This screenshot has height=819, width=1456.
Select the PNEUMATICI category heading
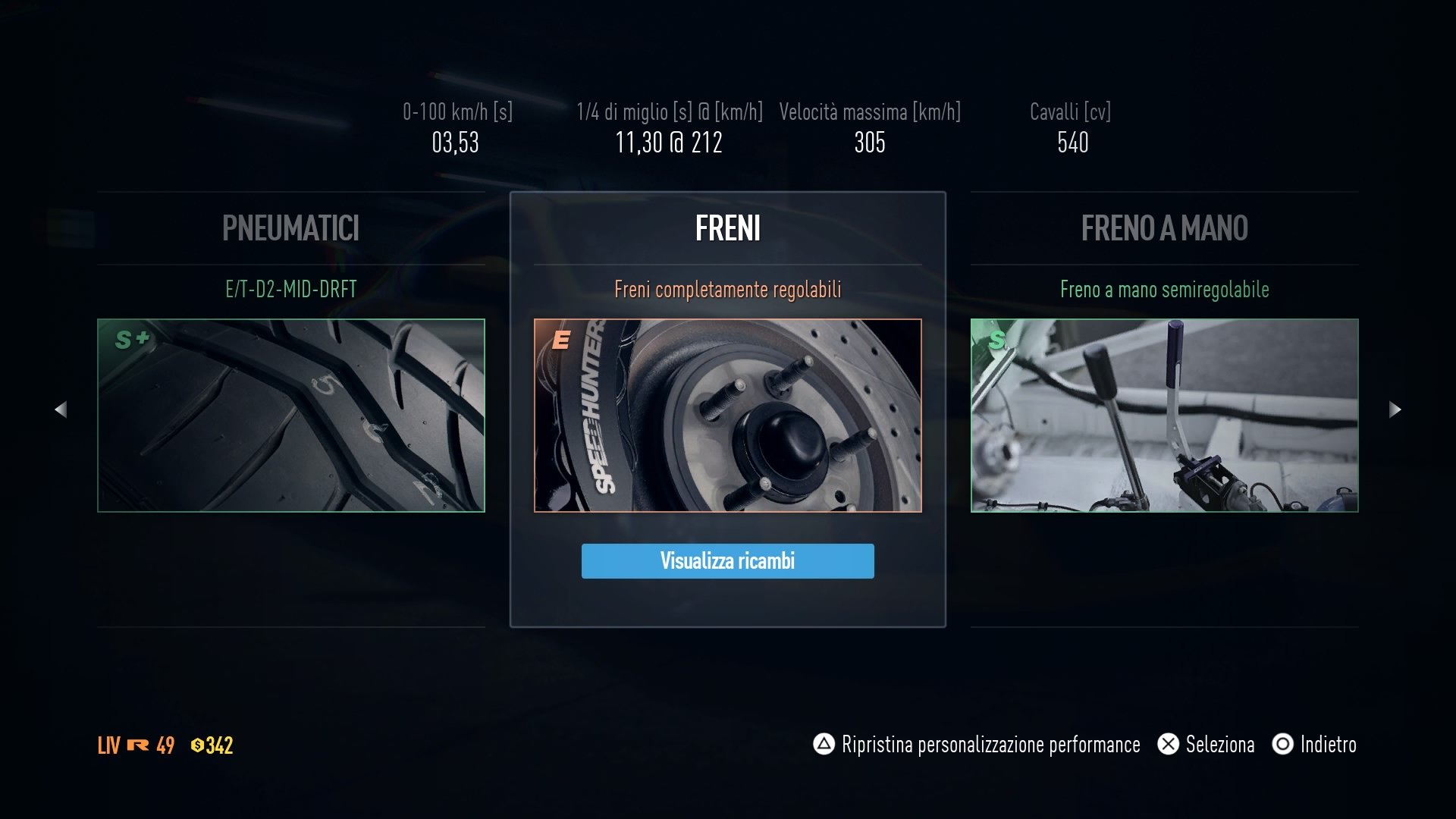pos(290,228)
